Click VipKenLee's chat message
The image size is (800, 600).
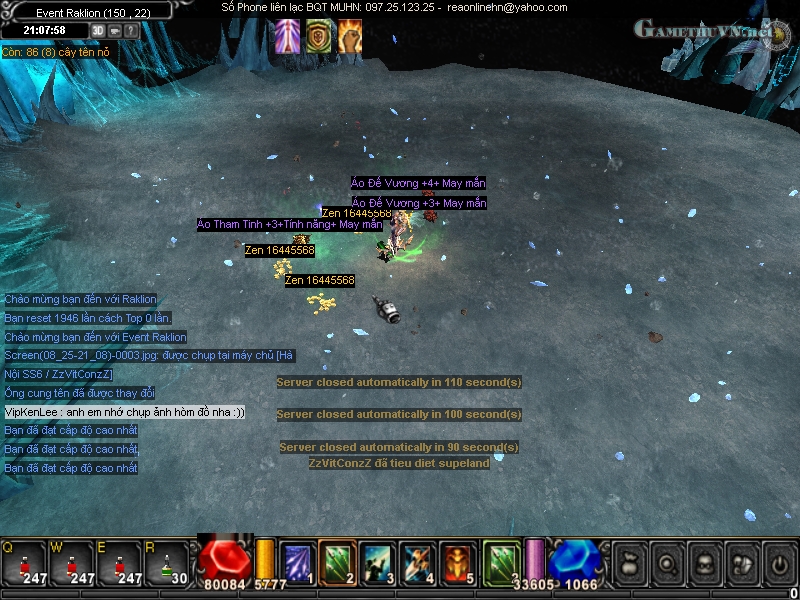pos(125,412)
